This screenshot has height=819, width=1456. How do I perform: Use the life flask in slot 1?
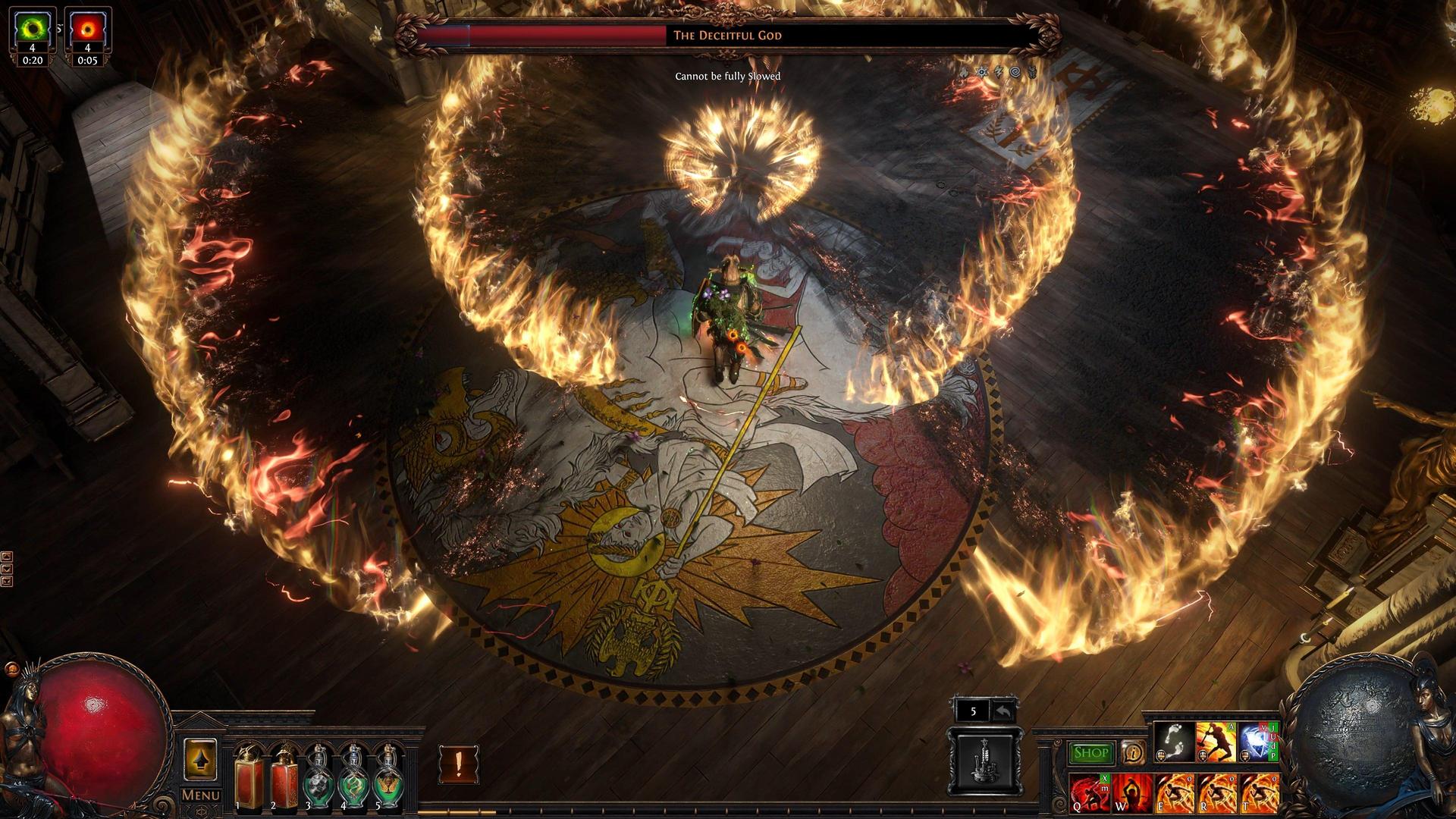tap(248, 776)
